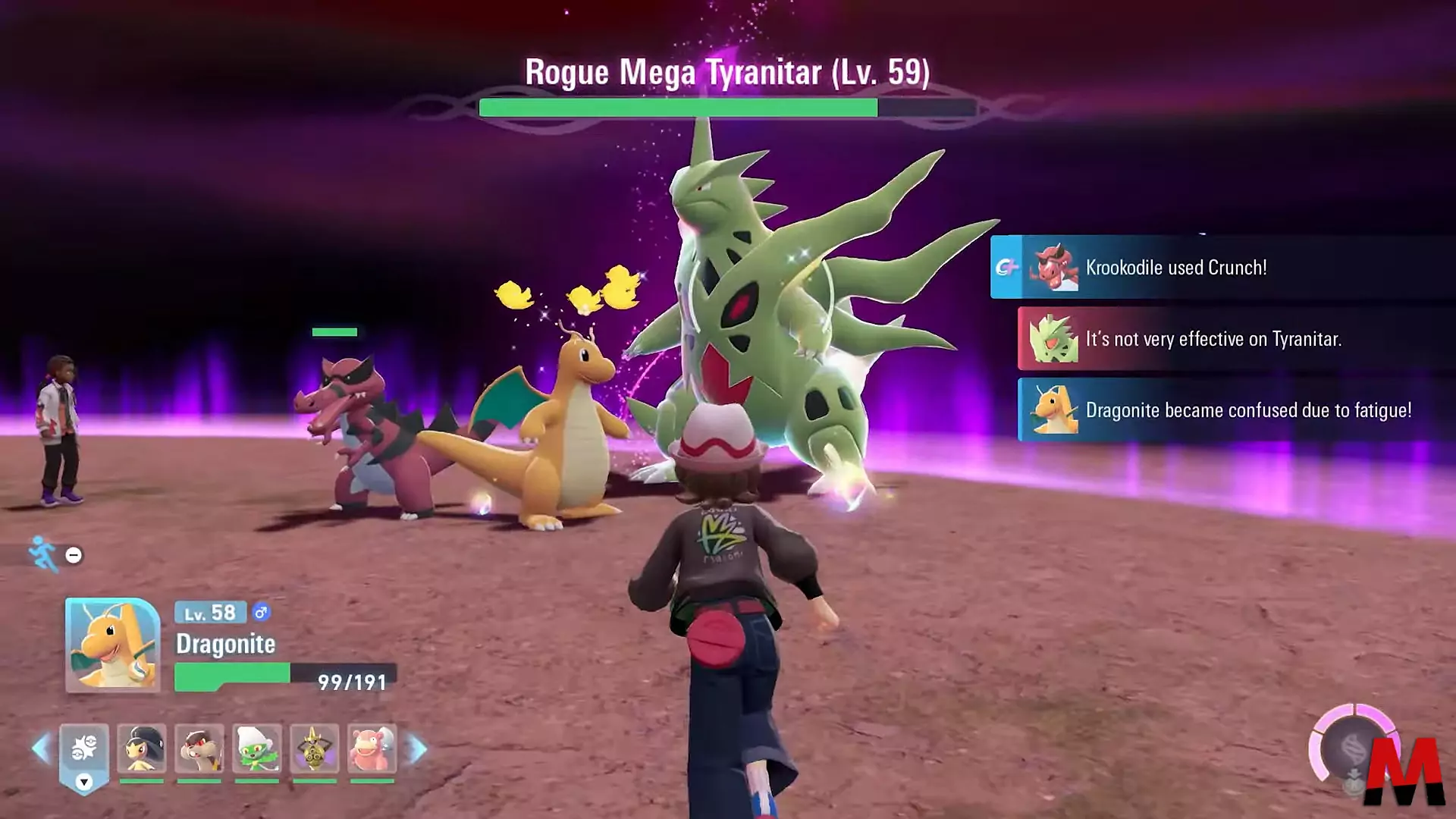
Task: Select the Dragonite active Pokémon portrait
Action: [112, 645]
